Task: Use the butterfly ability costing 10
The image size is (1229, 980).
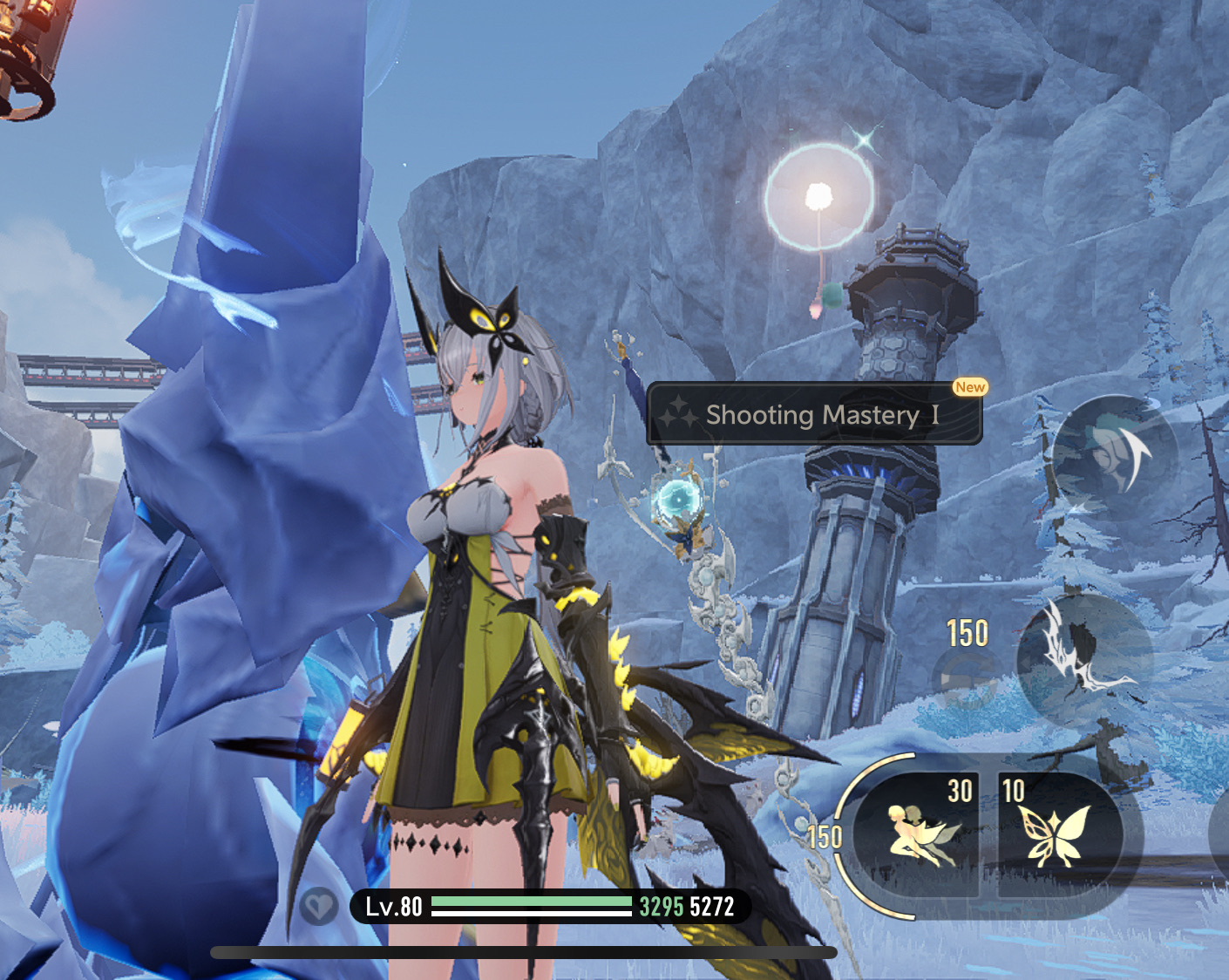Action: point(1056,834)
